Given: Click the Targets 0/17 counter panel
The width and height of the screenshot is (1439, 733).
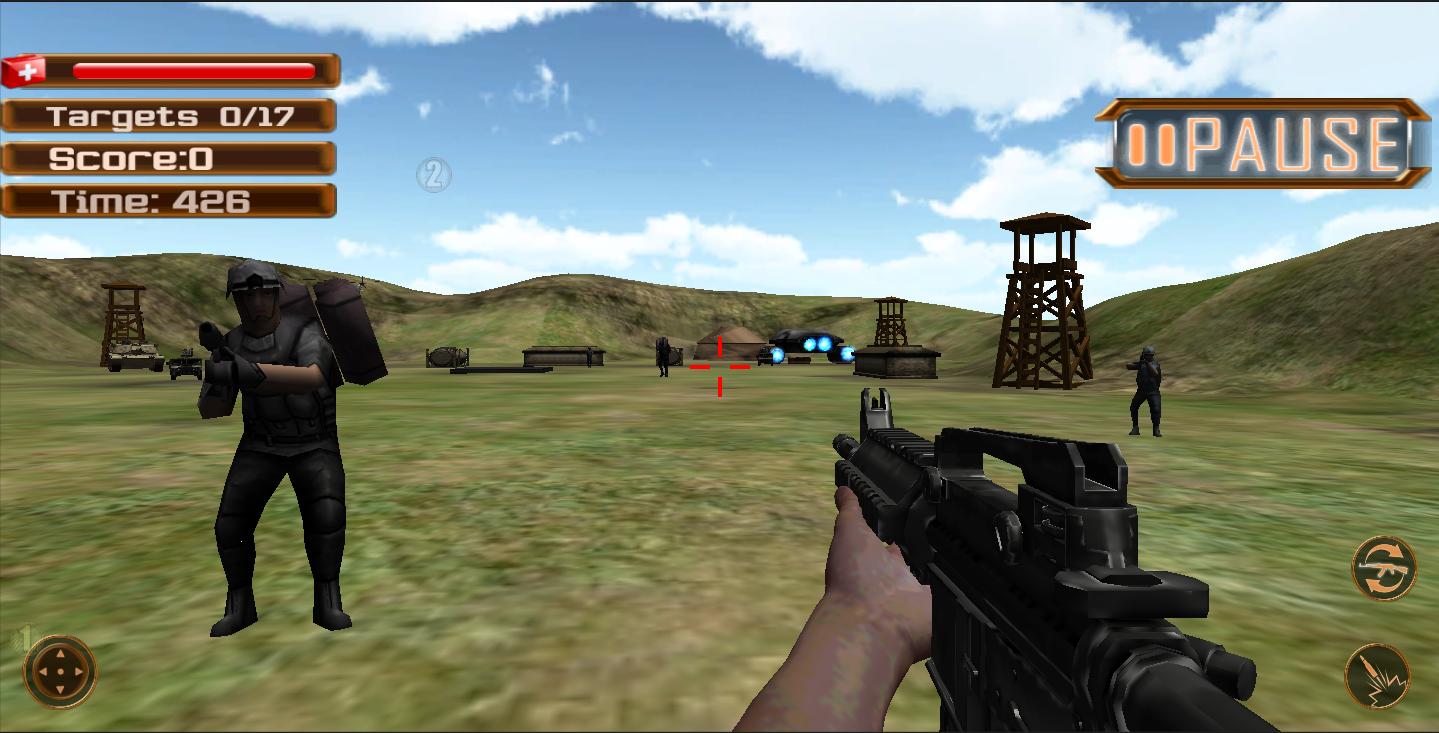Looking at the screenshot, I should point(170,114).
